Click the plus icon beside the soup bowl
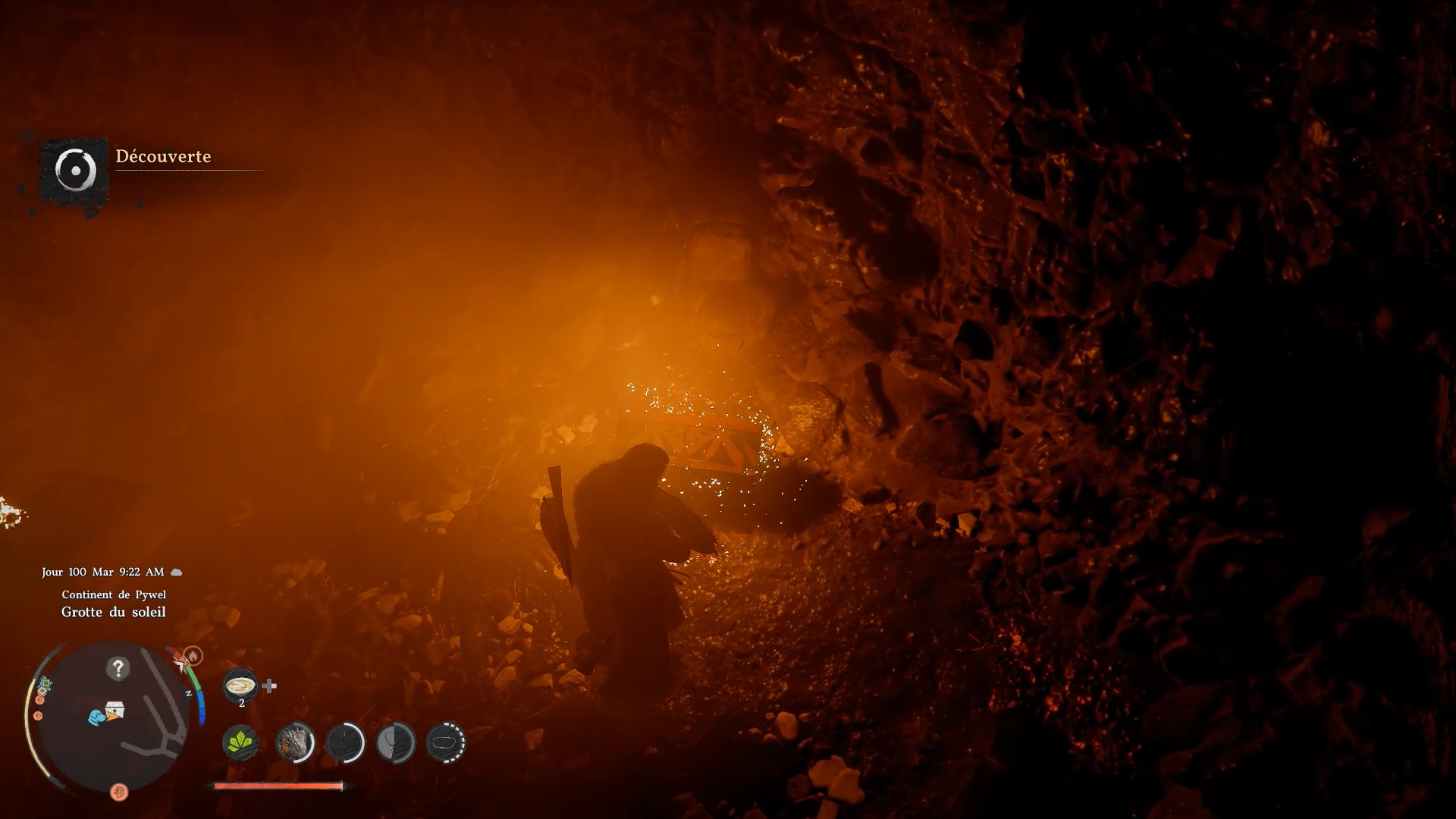The image size is (1456, 819). [x=269, y=686]
